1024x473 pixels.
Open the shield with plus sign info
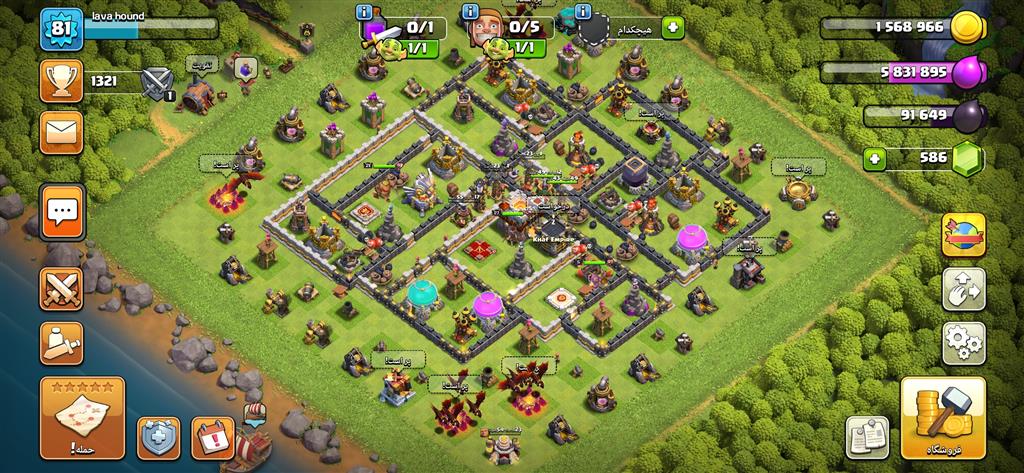pyautogui.click(x=158, y=439)
